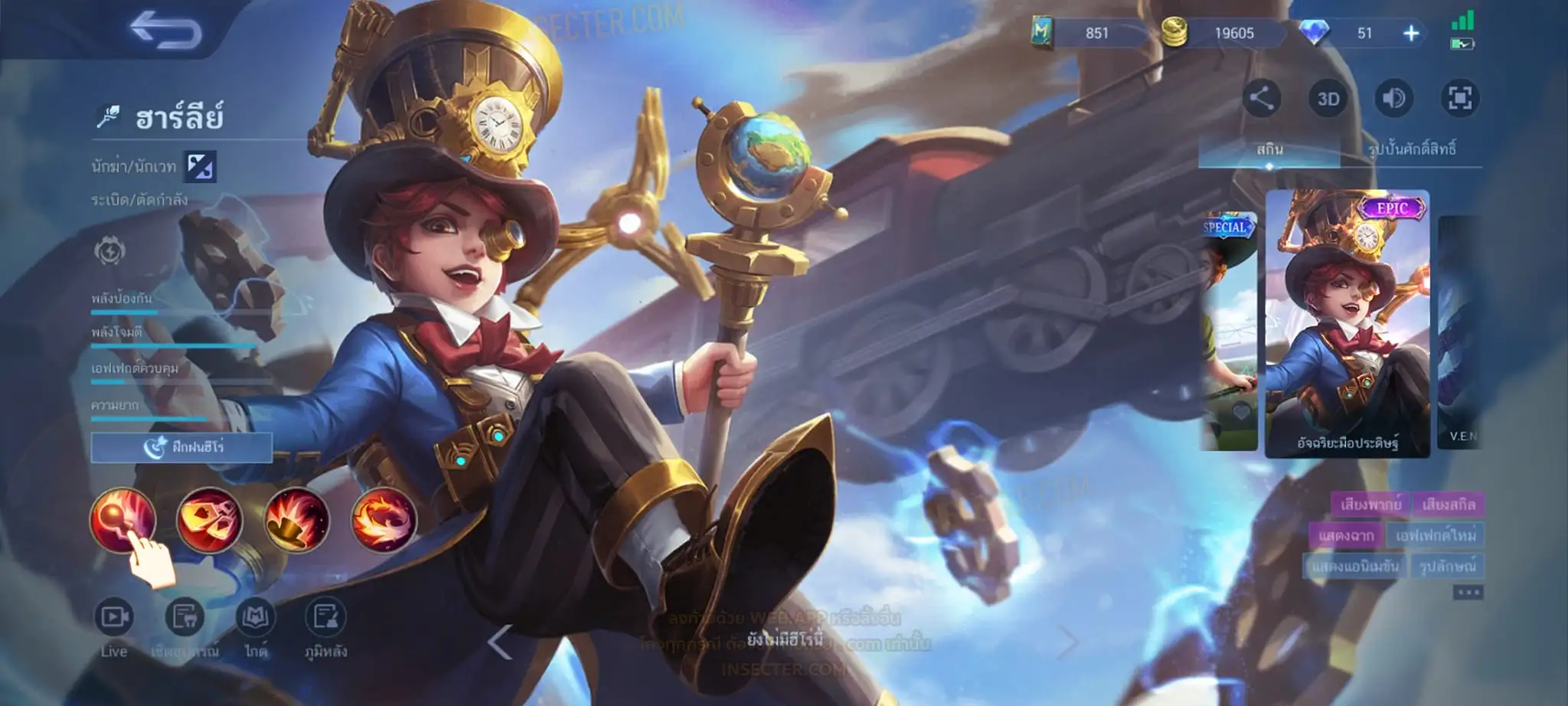Switch to the สกิน tab

coord(1269,149)
